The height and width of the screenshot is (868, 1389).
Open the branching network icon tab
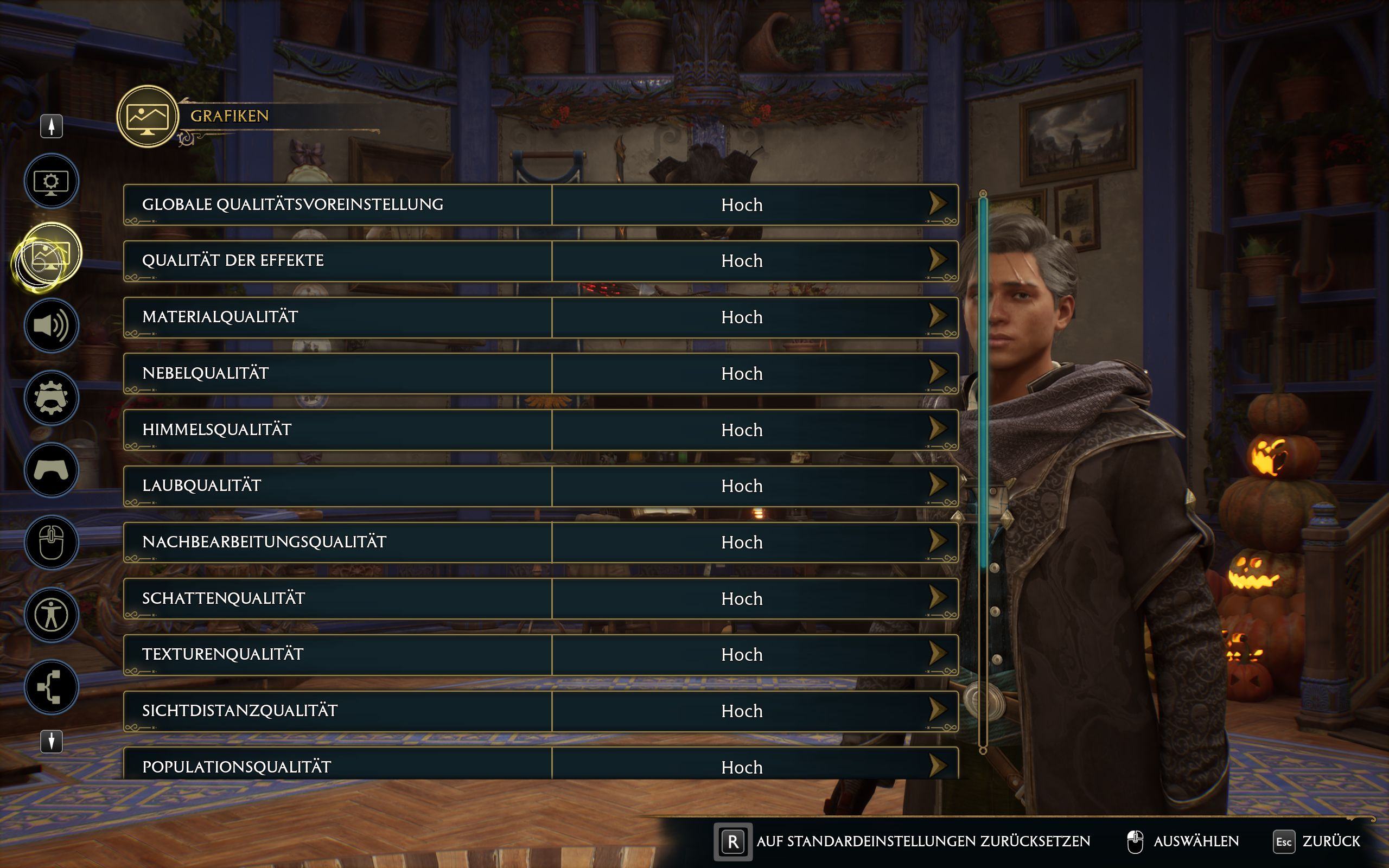coord(51,687)
